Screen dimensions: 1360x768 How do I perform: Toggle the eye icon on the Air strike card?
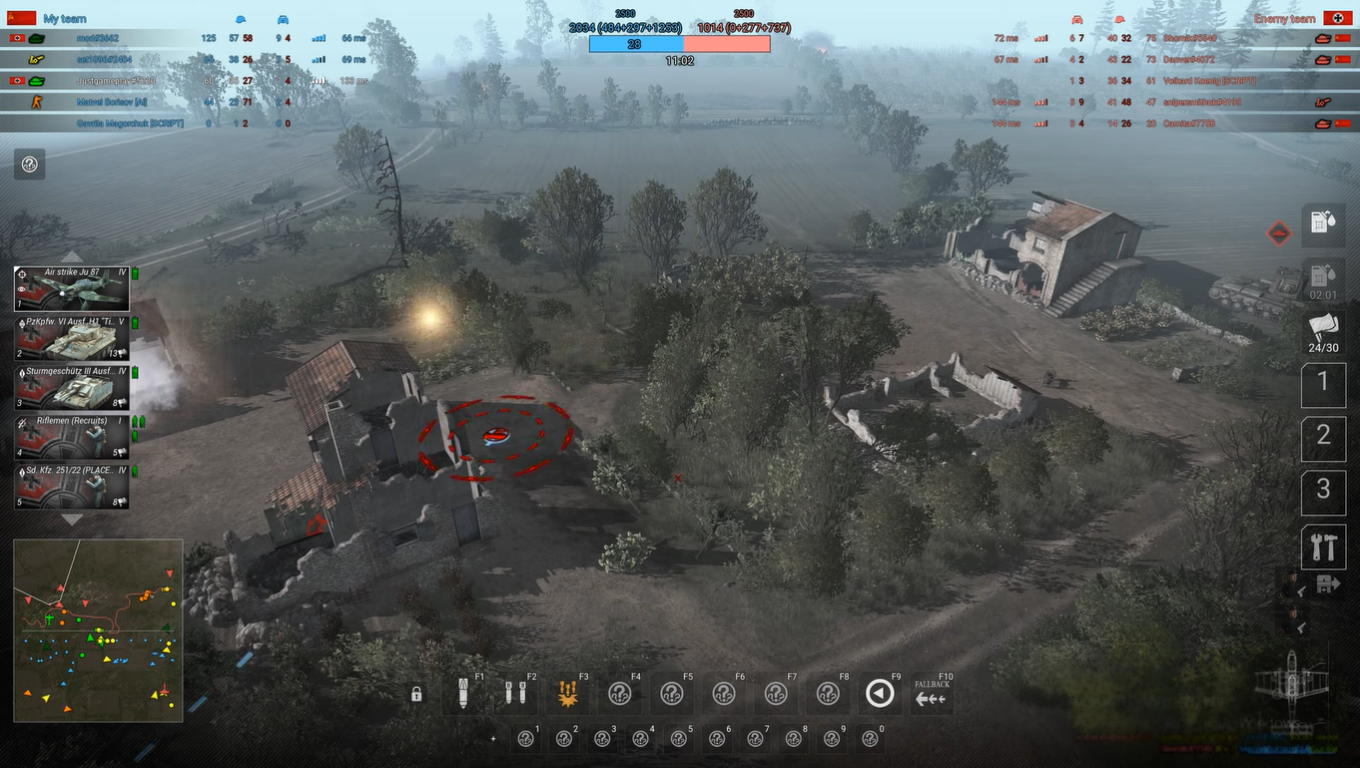tap(22, 290)
